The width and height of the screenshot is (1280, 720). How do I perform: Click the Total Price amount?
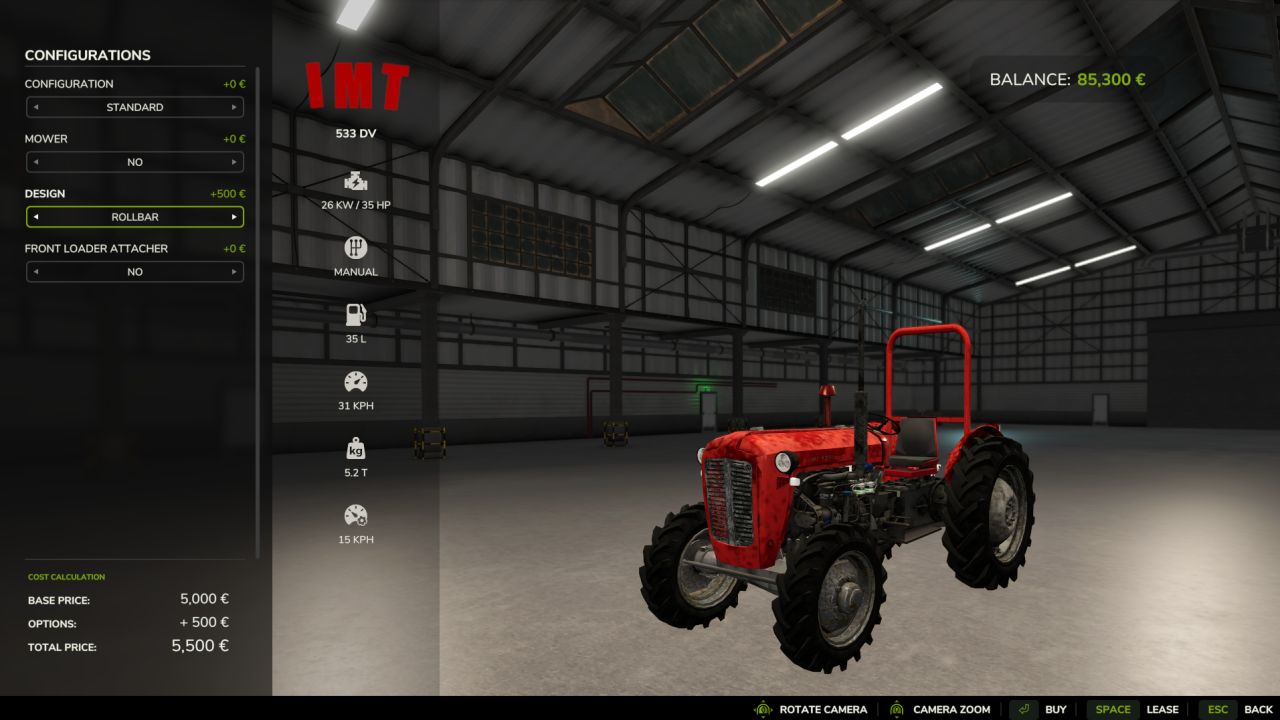[x=199, y=645]
